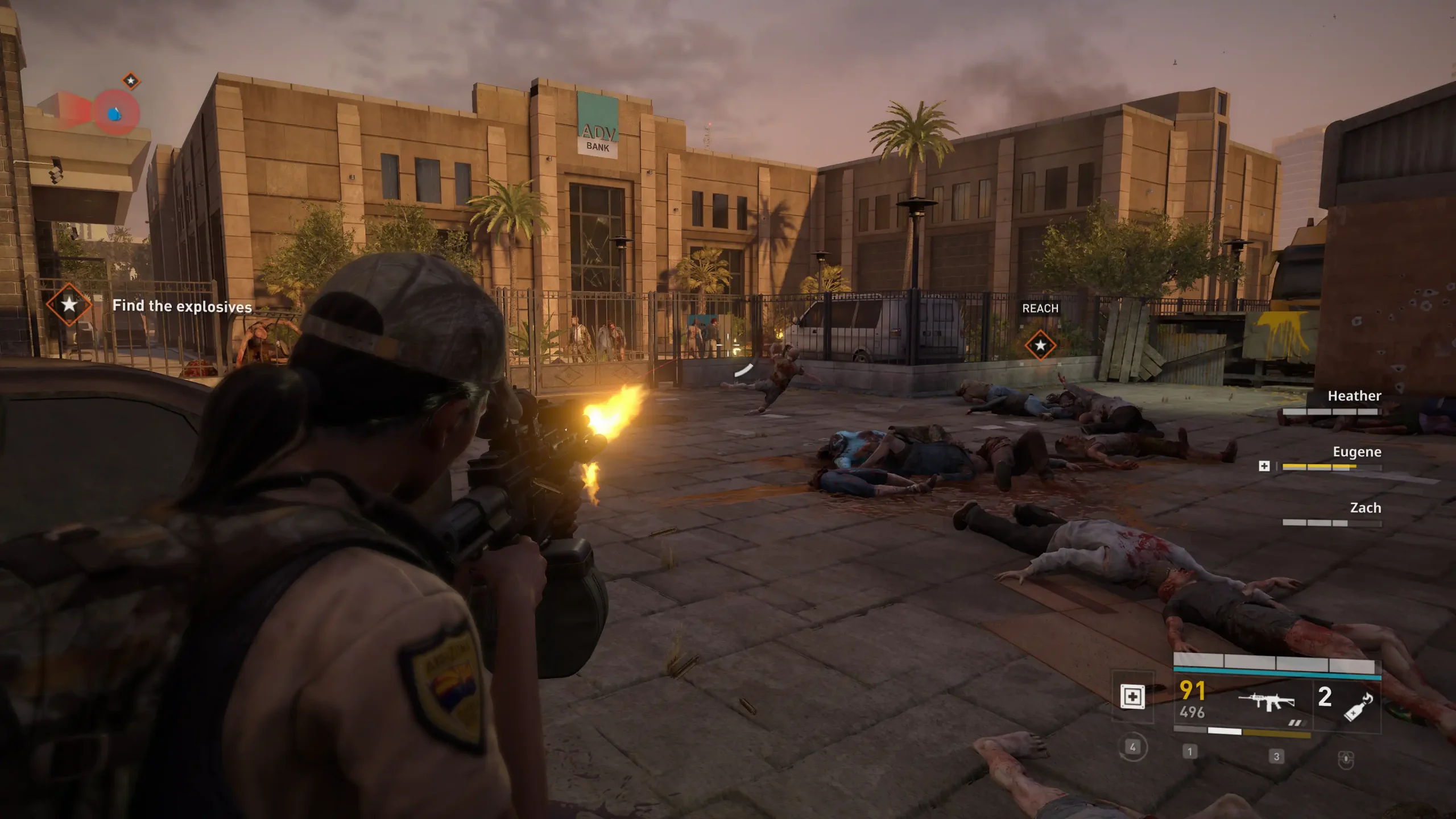Viewport: 1456px width, 819px height.
Task: Pick teammate Zach in the squad list
Action: pyautogui.click(x=1365, y=508)
